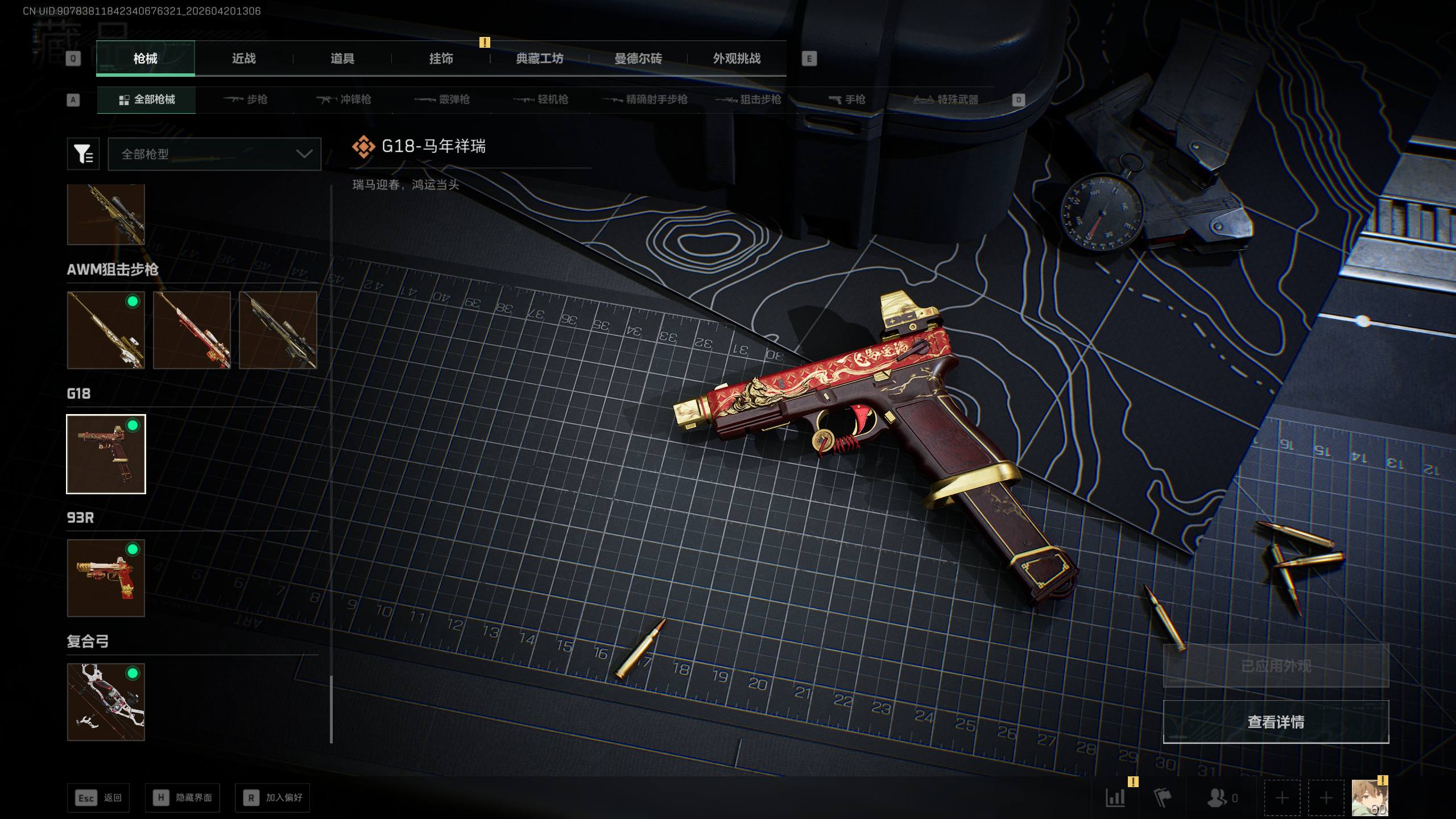The width and height of the screenshot is (1456, 819).
Task: Open the 曼德尔砖 tab
Action: click(x=638, y=59)
